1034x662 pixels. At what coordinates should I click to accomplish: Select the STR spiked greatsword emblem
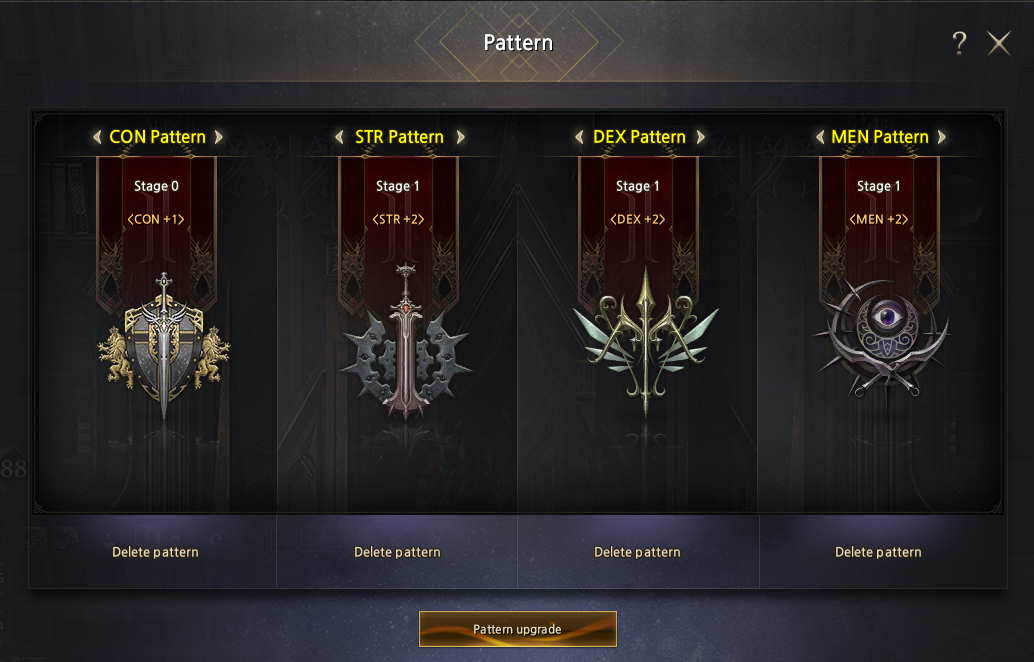(404, 340)
